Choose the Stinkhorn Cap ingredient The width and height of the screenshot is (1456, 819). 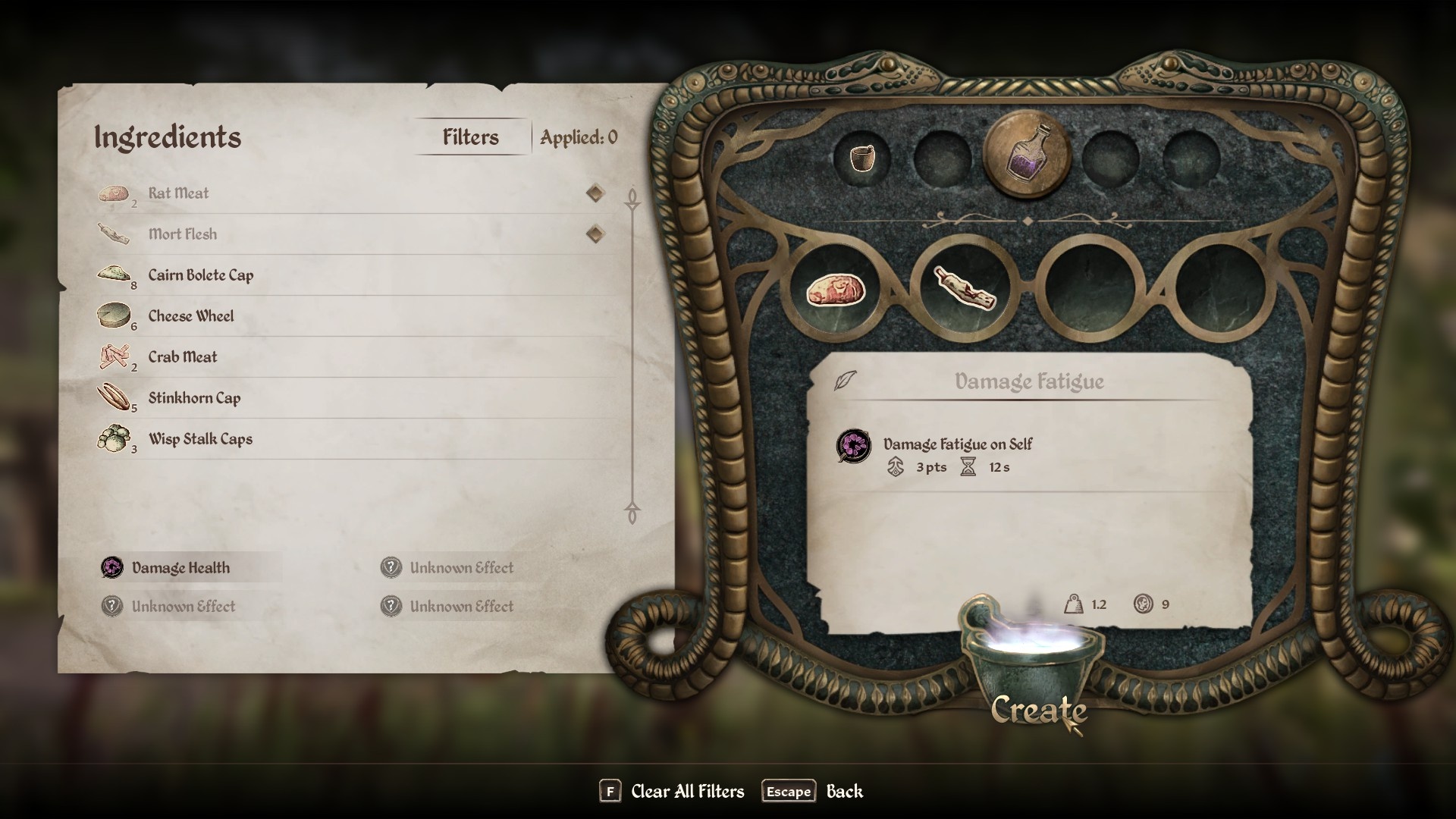pyautogui.click(x=194, y=398)
